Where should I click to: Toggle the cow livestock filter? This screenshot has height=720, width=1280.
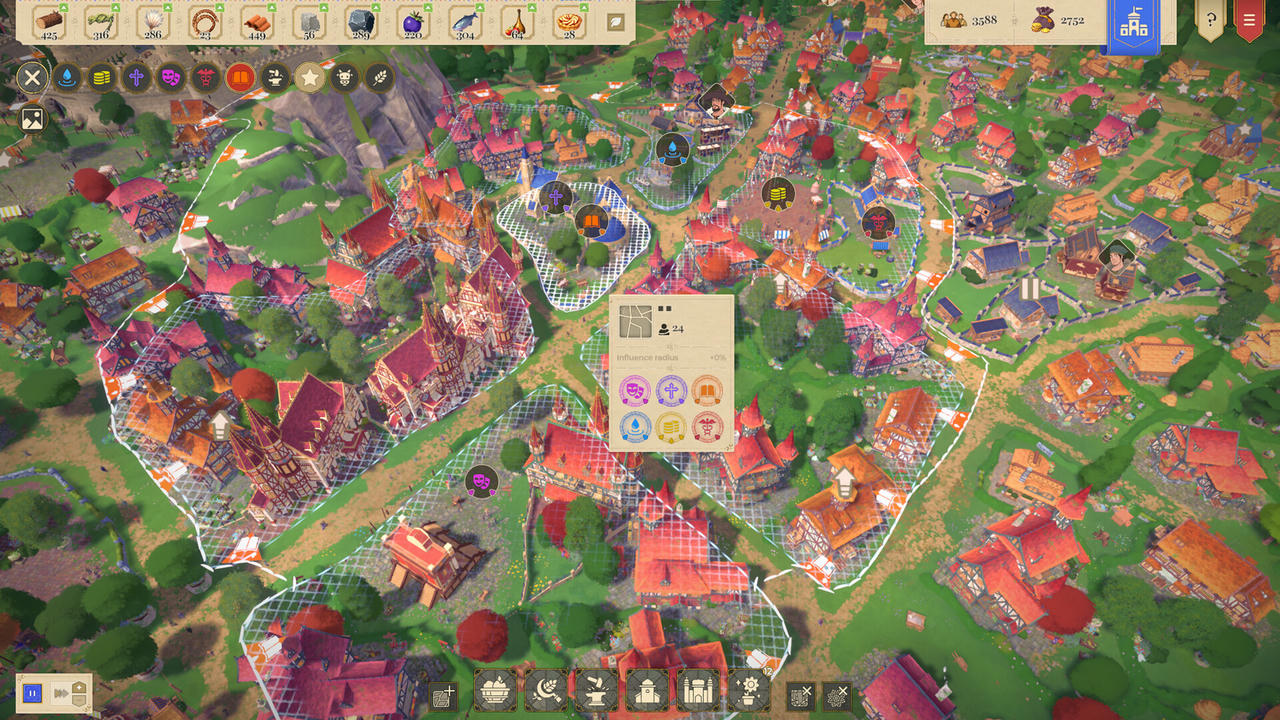344,77
